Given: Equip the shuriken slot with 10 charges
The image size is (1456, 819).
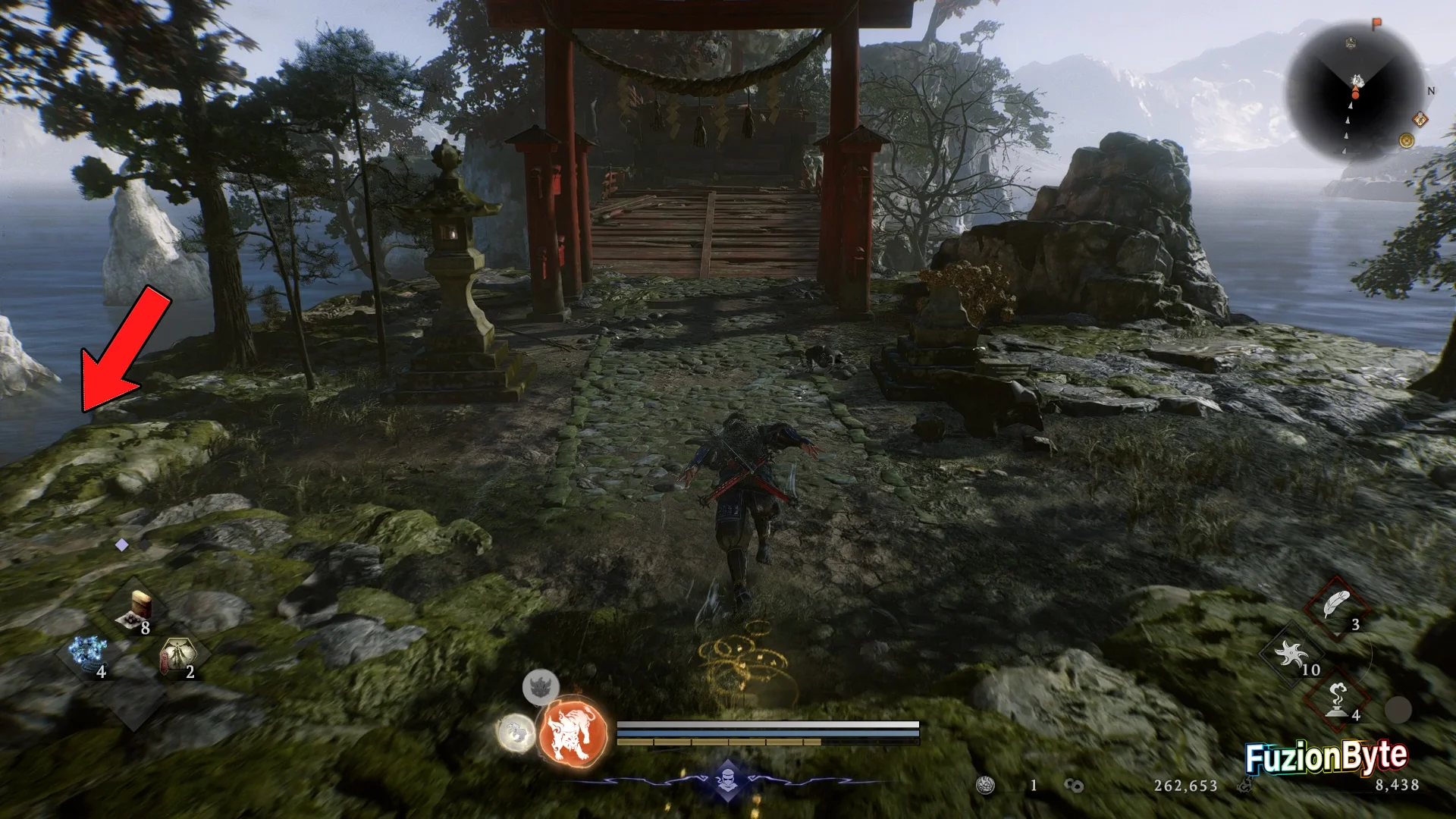Looking at the screenshot, I should 1291,654.
